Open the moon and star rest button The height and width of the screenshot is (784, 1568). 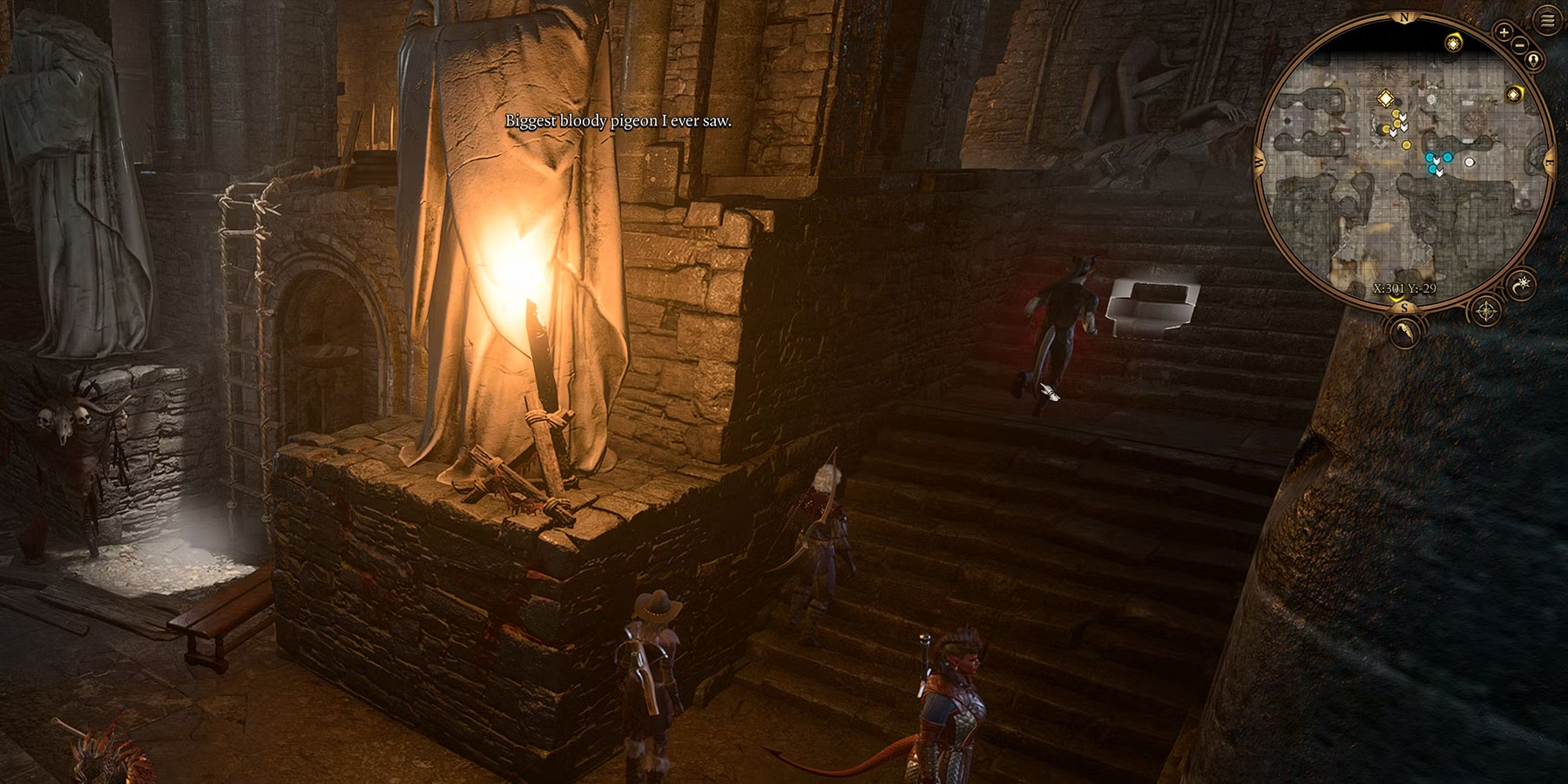1524,285
